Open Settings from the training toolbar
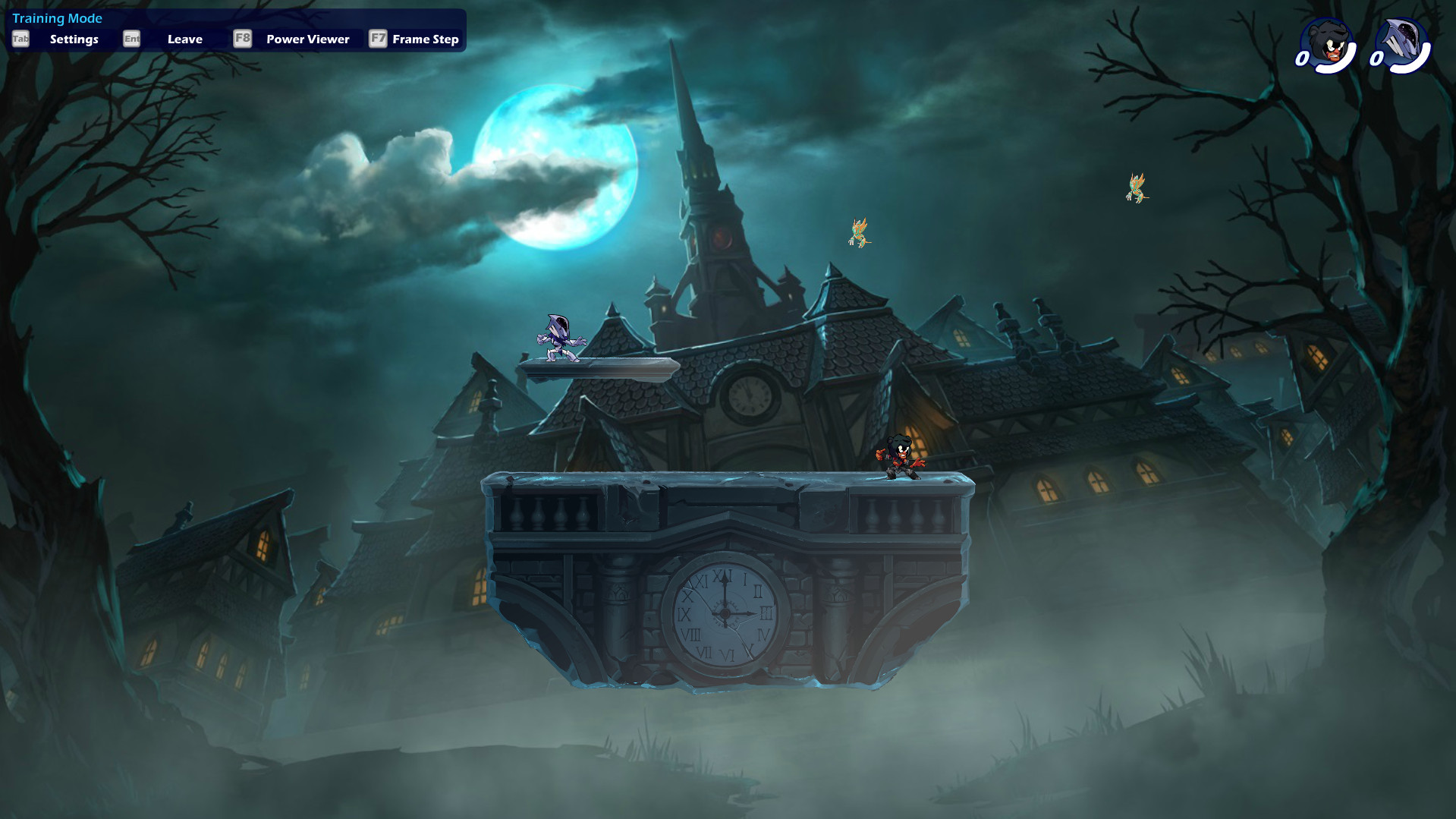 pos(74,39)
